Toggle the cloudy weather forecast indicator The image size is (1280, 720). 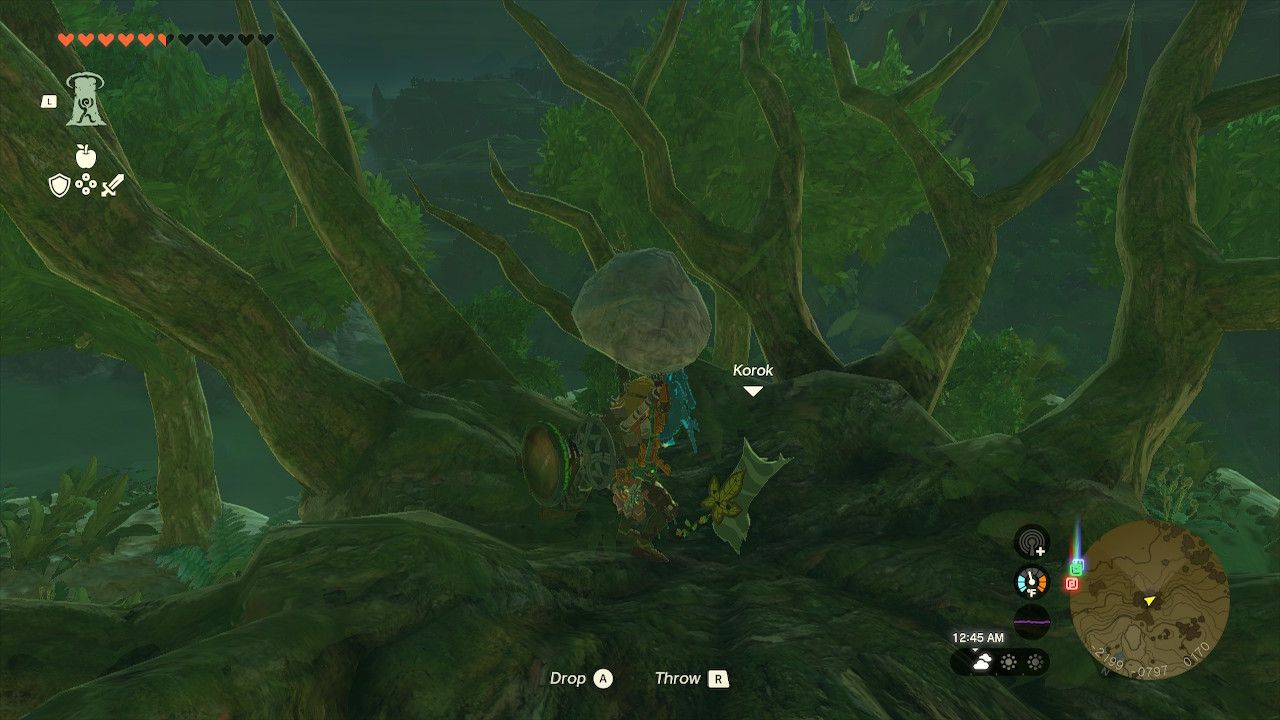coord(983,662)
